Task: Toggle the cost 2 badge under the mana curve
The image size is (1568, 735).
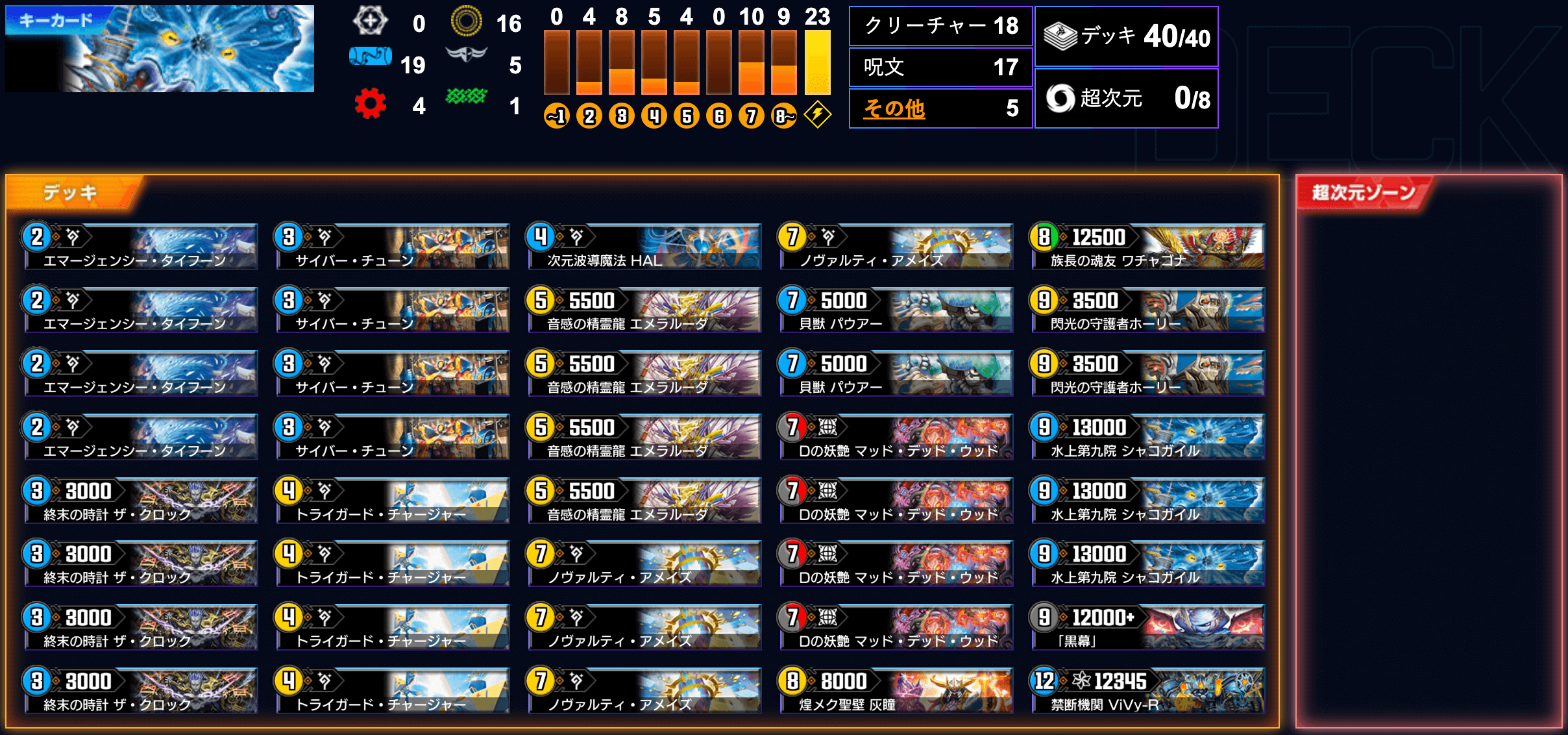Action: coord(589,116)
